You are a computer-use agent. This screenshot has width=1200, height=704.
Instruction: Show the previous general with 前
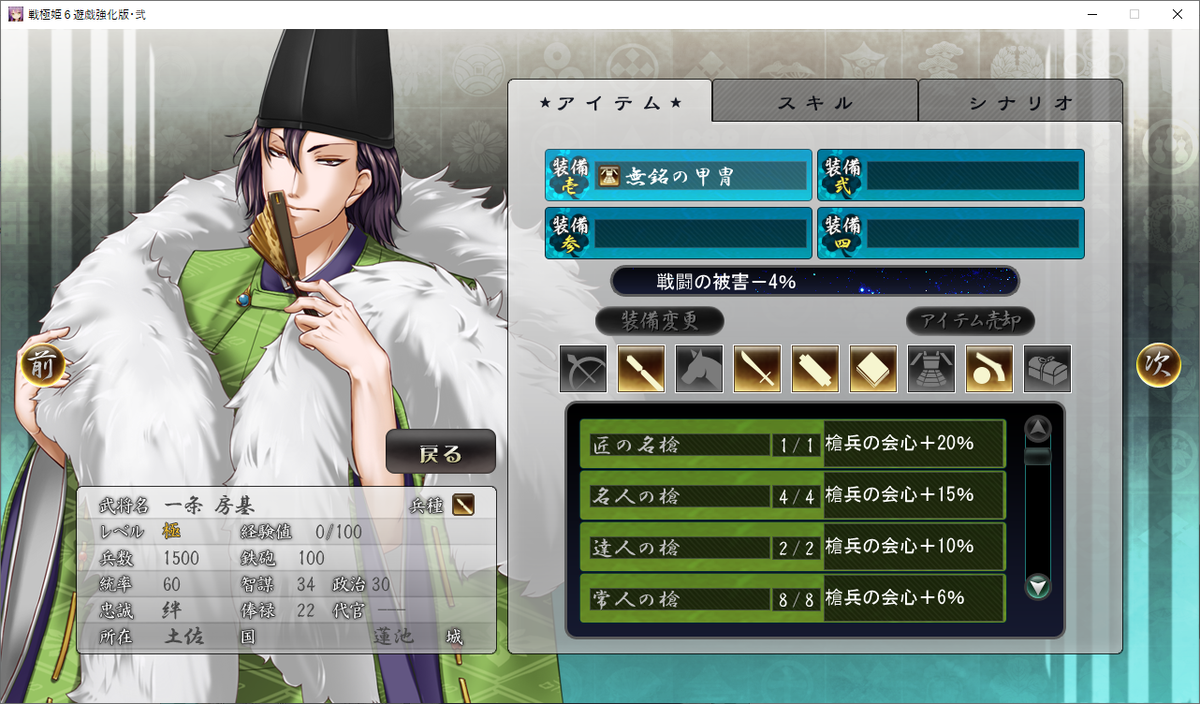coord(42,366)
